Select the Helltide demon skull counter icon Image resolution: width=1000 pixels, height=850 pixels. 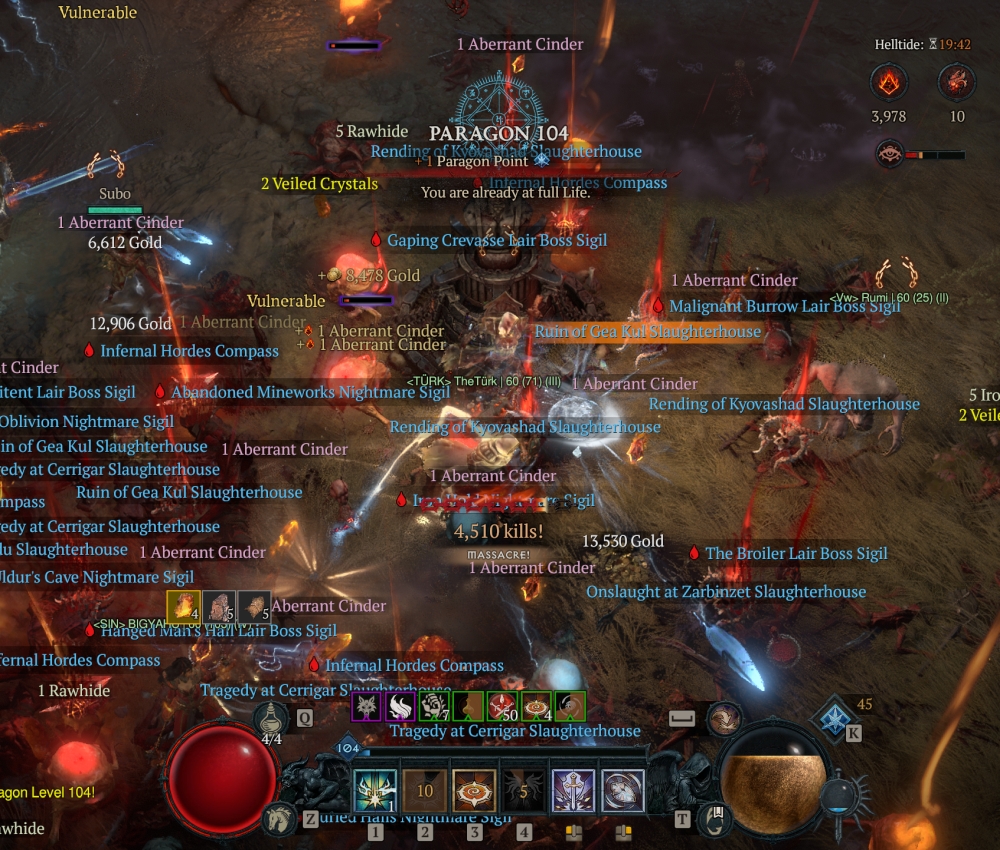pyautogui.click(x=957, y=82)
